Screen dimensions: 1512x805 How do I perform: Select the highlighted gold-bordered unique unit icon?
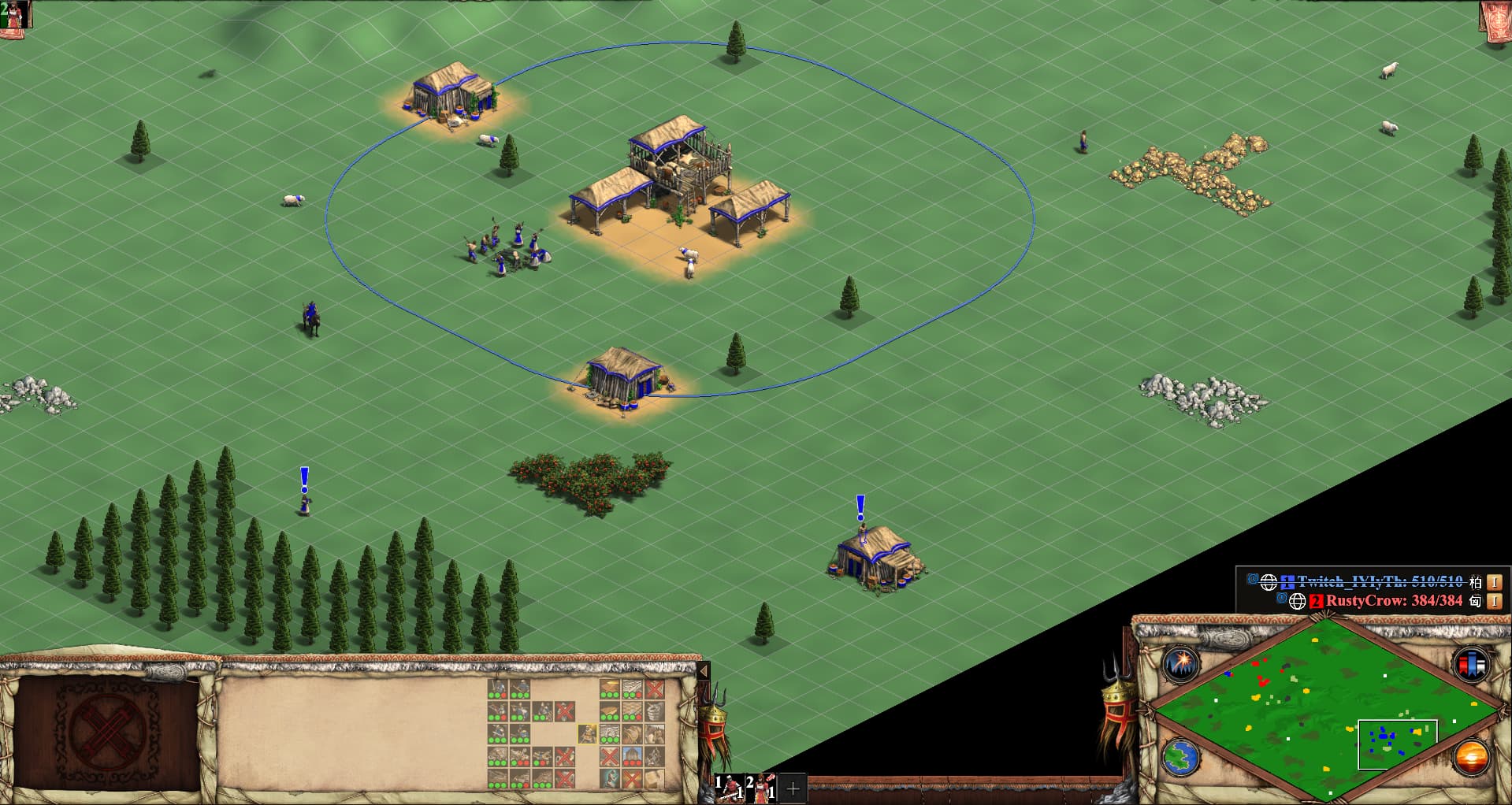pyautogui.click(x=587, y=734)
